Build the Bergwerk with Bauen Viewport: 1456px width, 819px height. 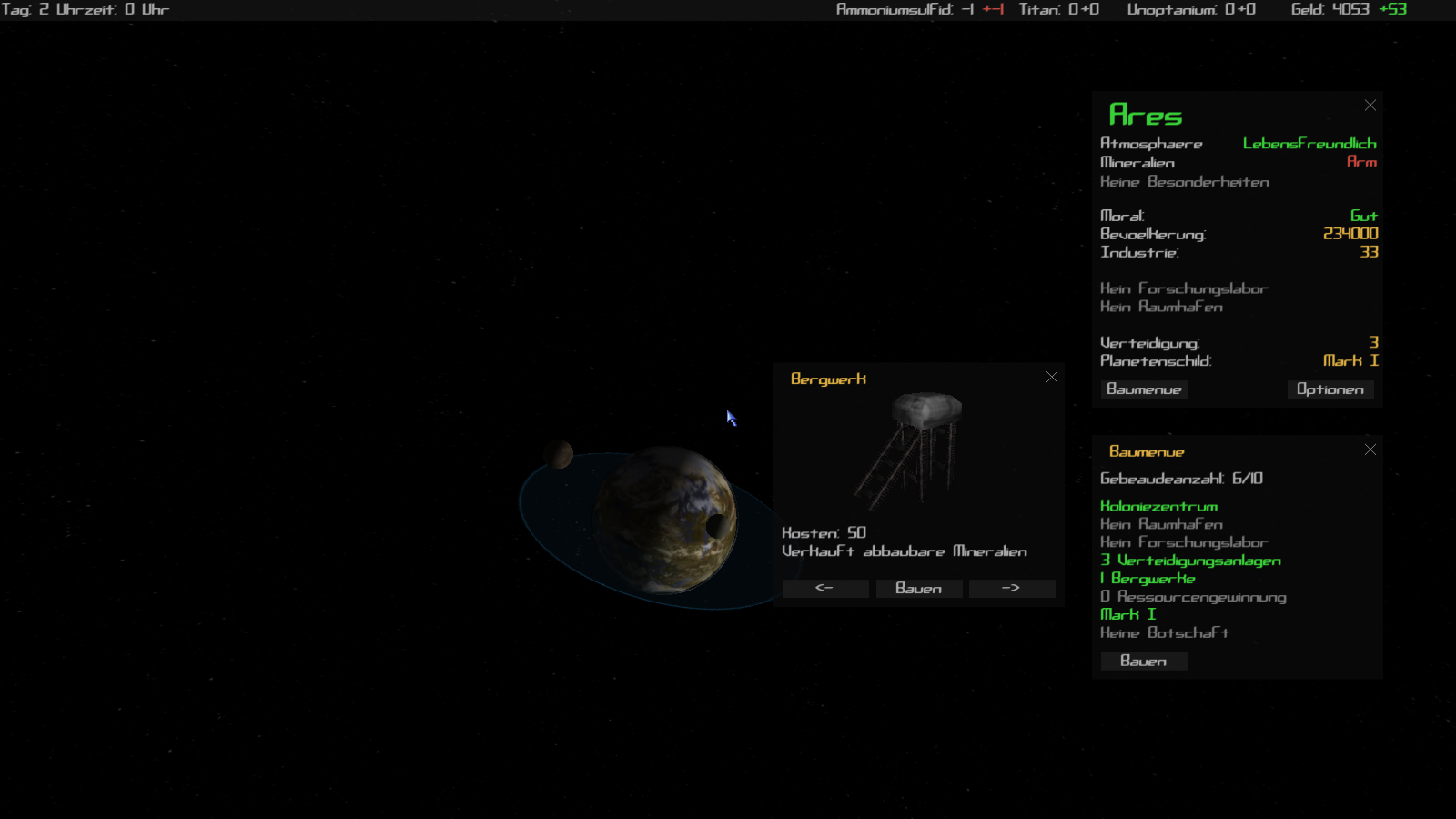[918, 589]
